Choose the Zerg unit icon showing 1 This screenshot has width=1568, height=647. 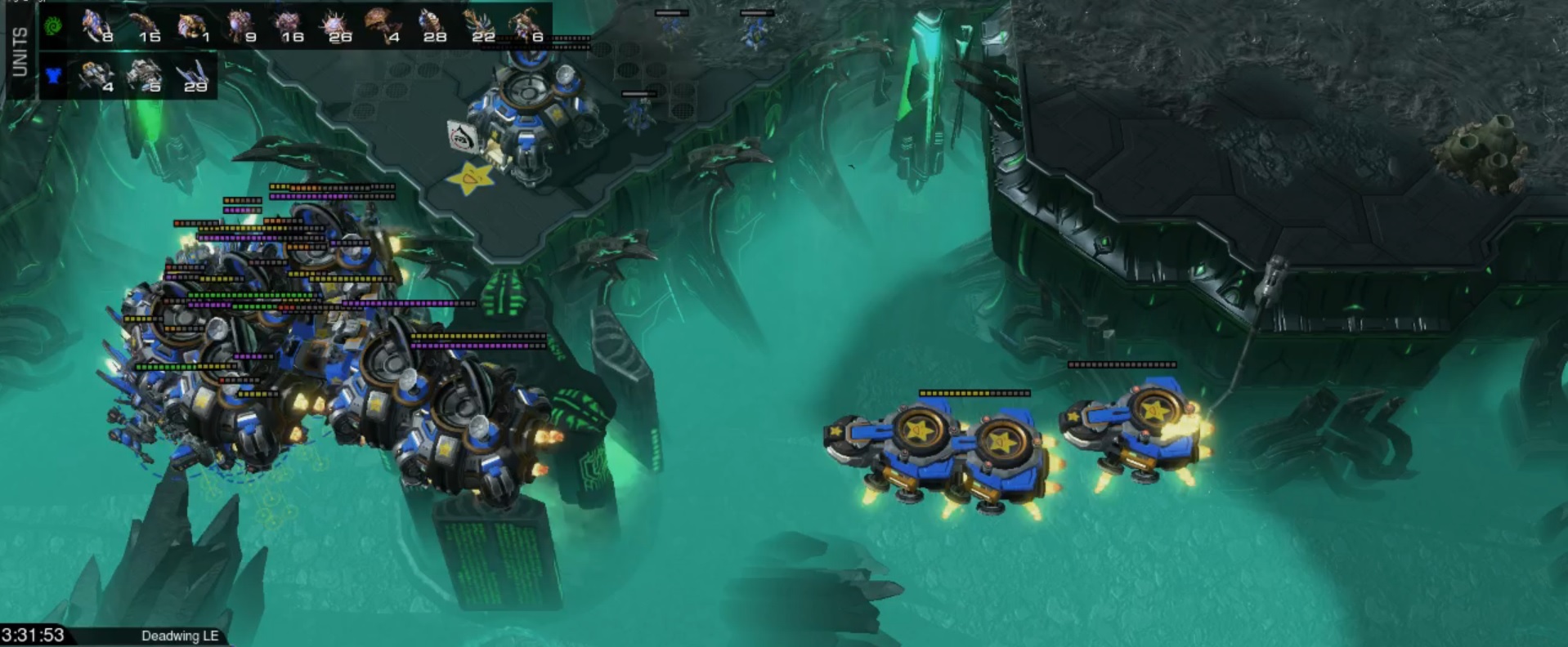click(192, 25)
